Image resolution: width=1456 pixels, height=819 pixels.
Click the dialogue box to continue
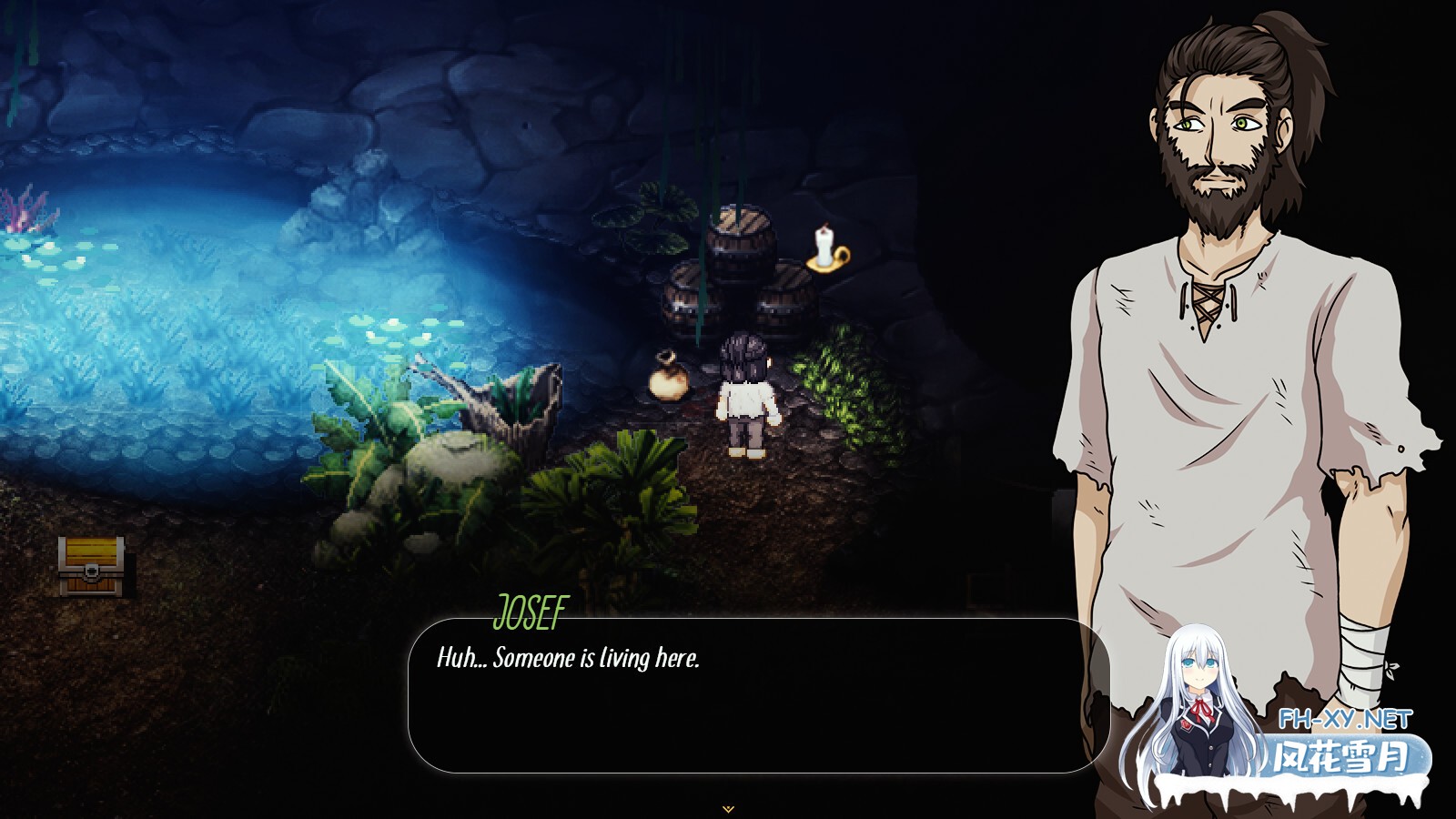click(x=758, y=696)
